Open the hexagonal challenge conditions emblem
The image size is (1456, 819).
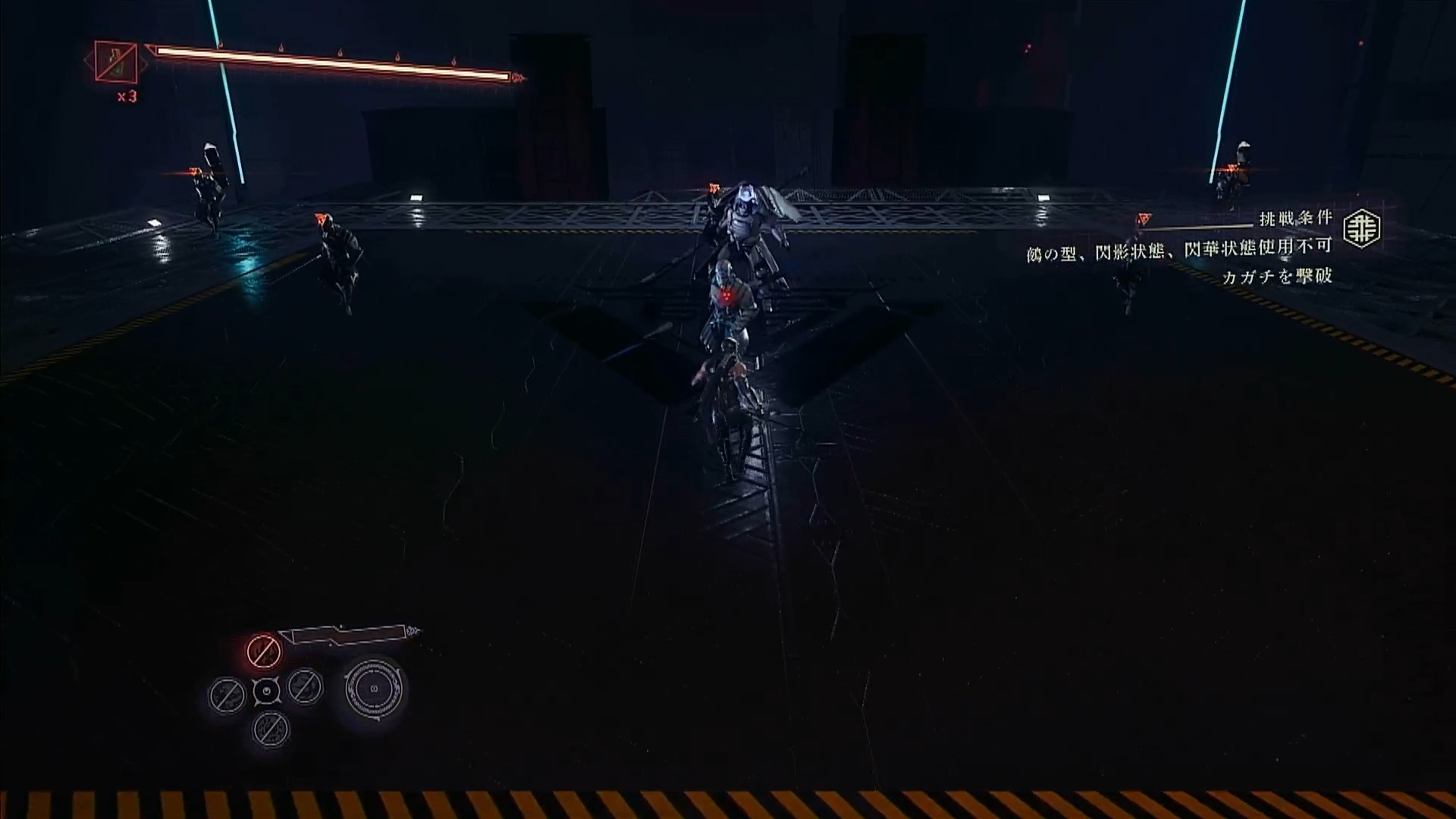click(1361, 229)
